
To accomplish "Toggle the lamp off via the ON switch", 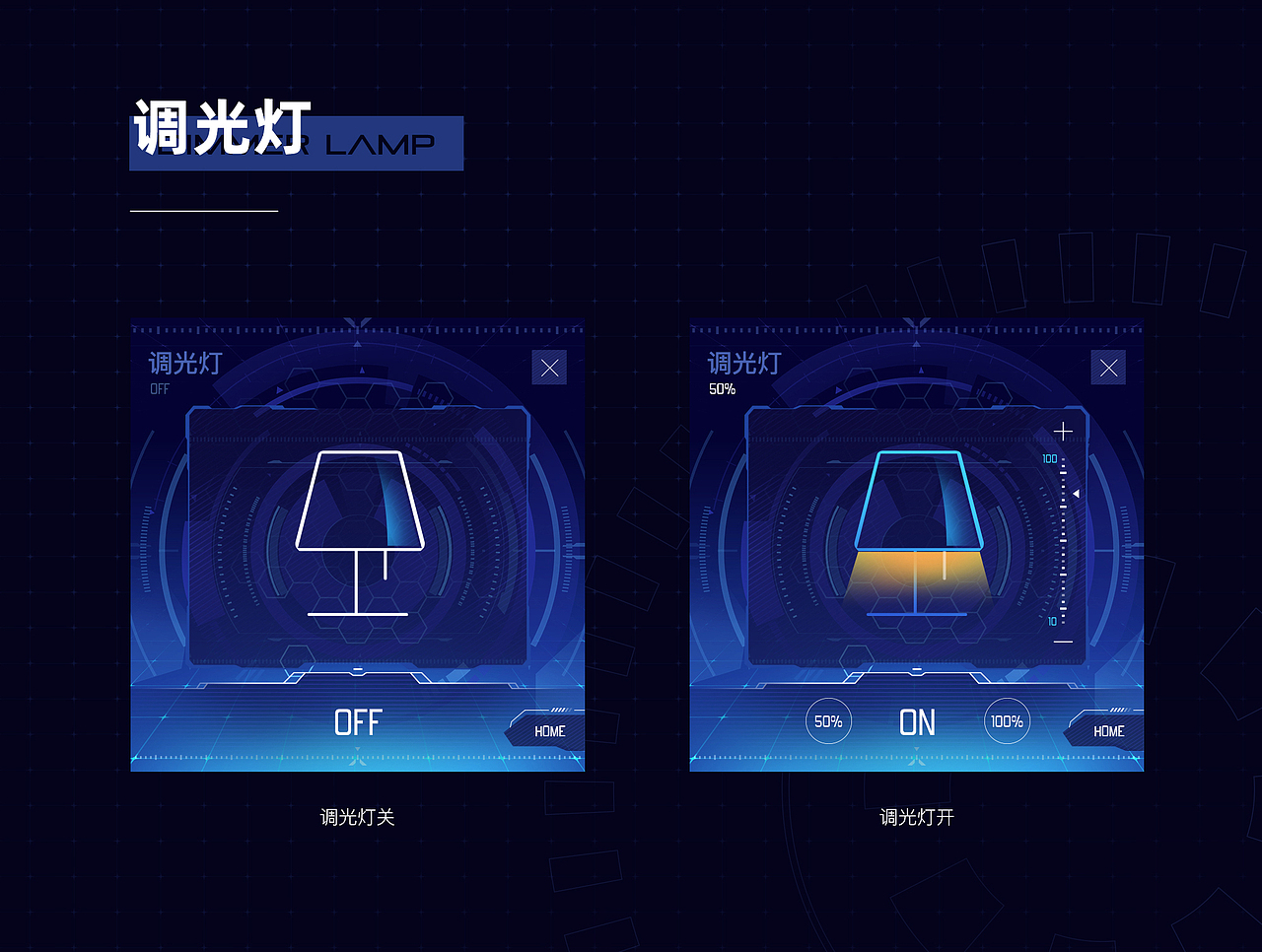I will coord(917,722).
